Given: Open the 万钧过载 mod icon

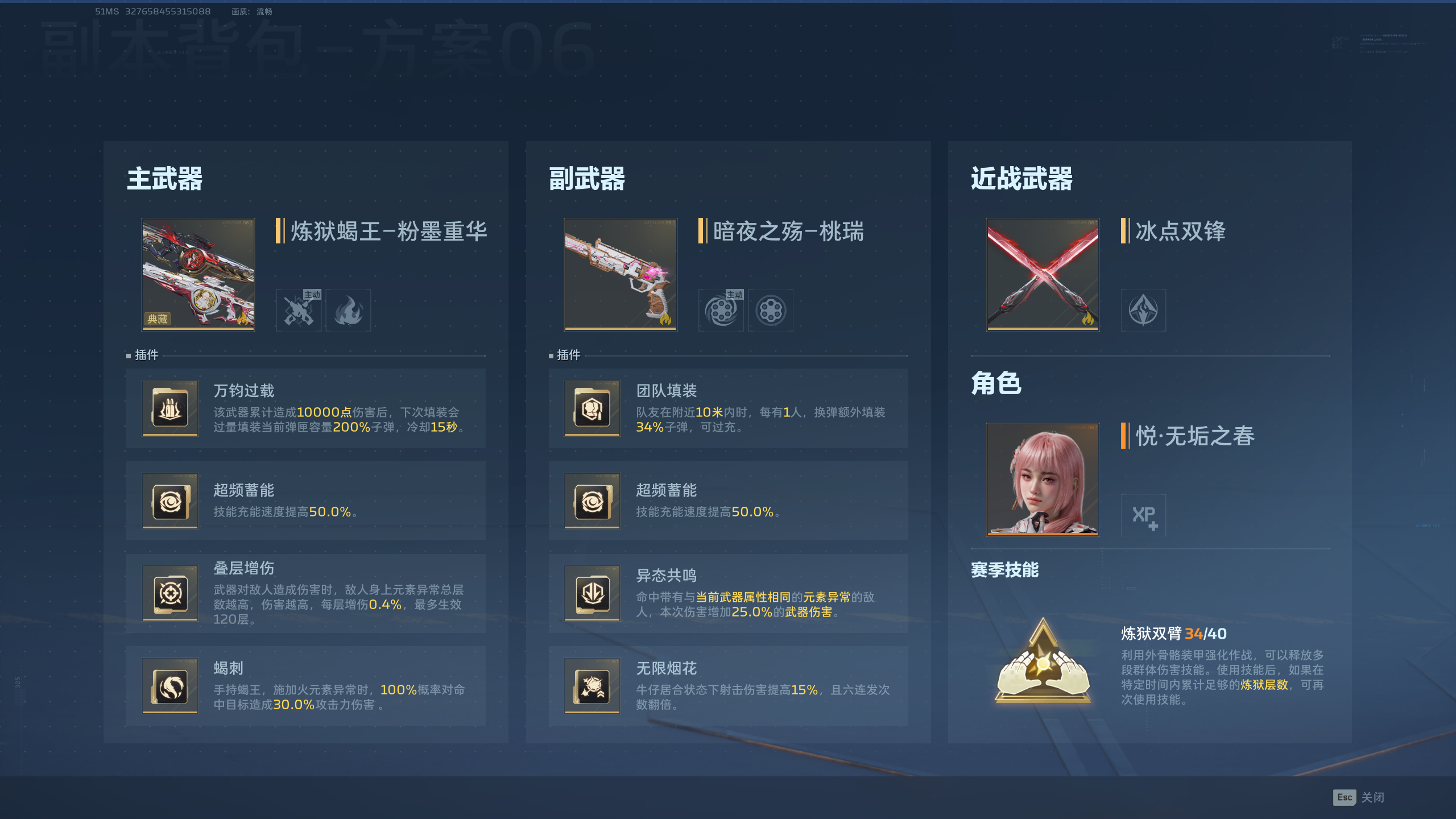Looking at the screenshot, I should pyautogui.click(x=169, y=408).
